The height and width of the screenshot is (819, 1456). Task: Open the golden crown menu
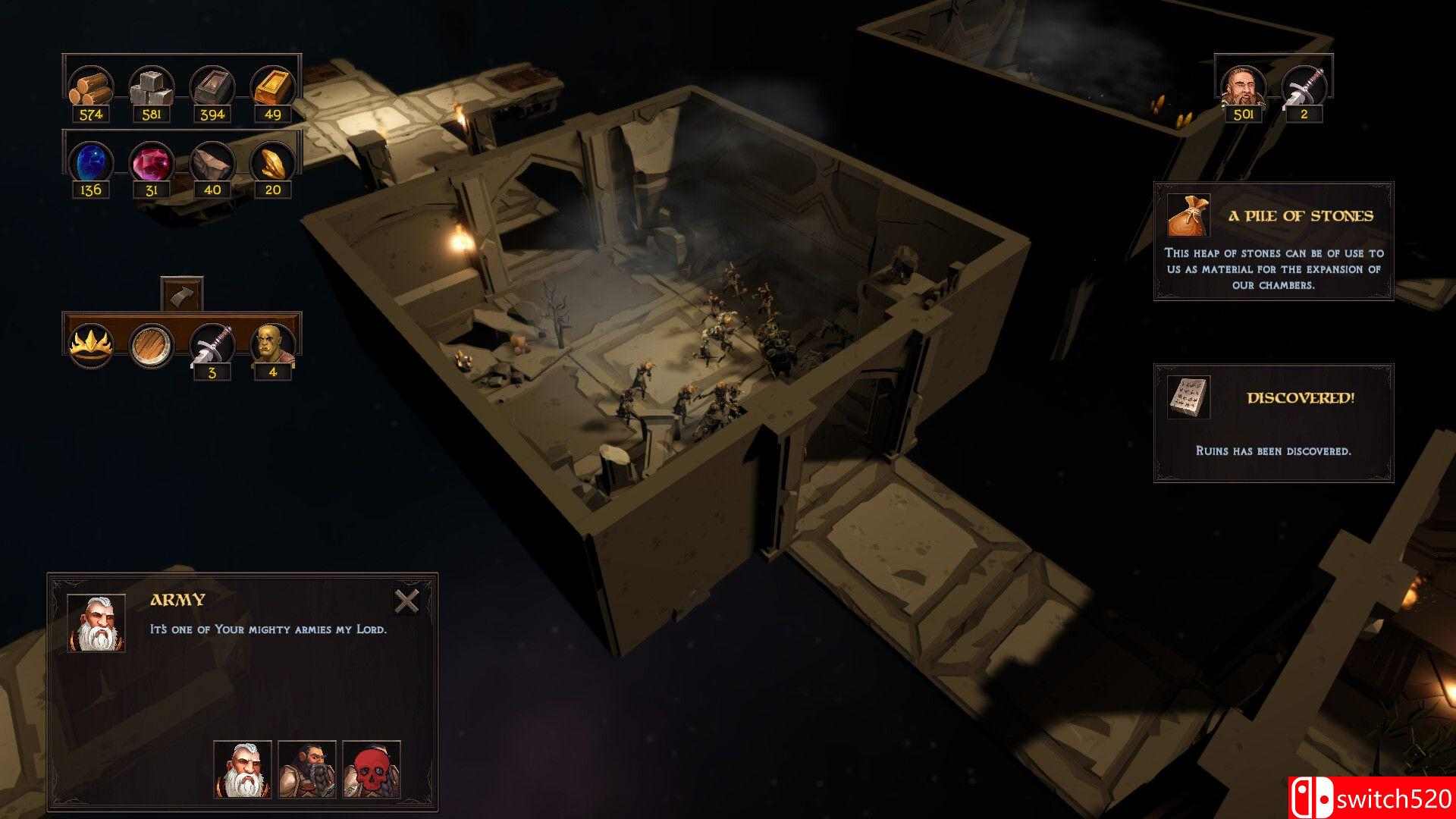[x=91, y=345]
